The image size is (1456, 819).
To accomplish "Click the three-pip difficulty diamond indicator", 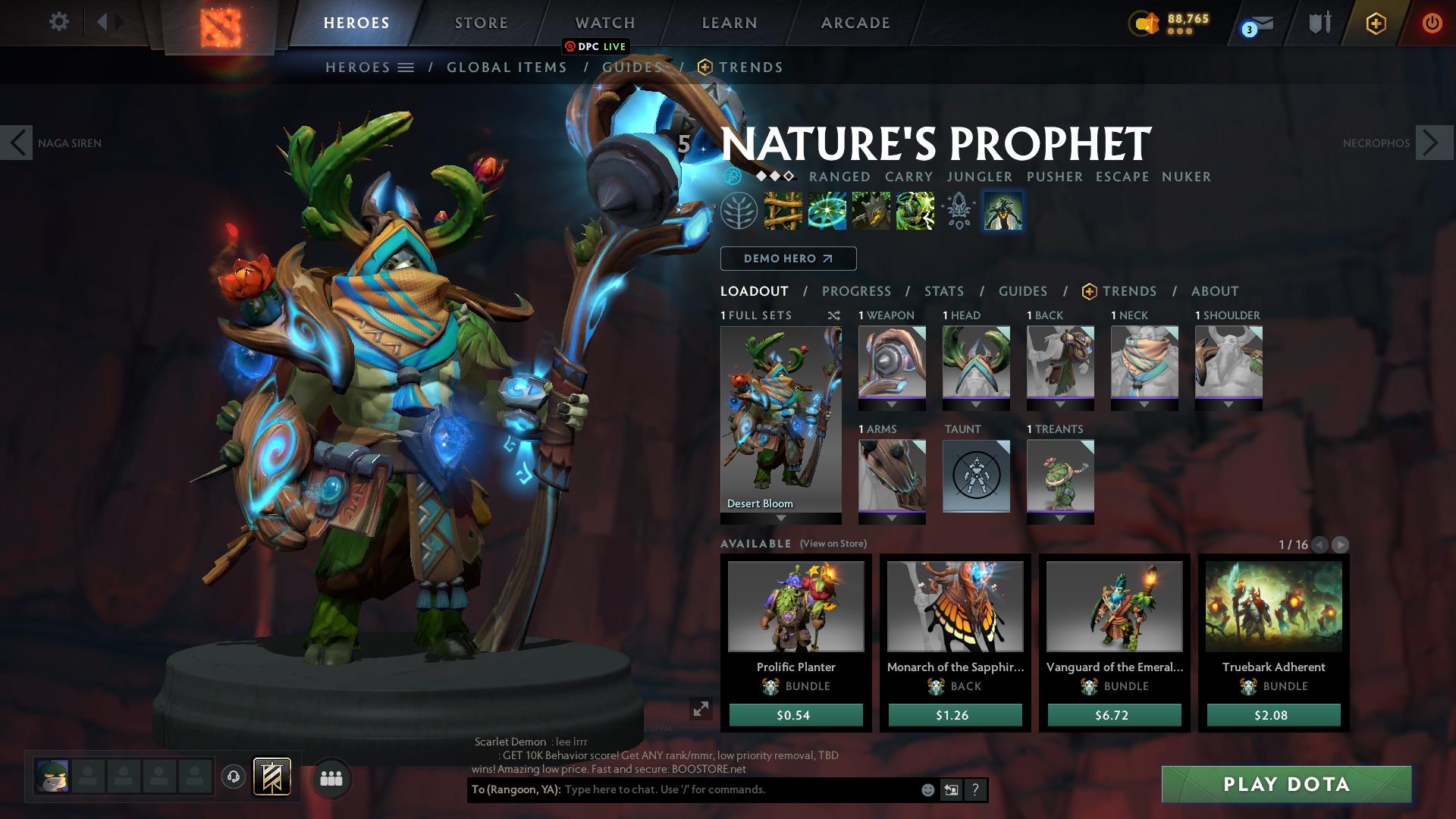I will 775,176.
